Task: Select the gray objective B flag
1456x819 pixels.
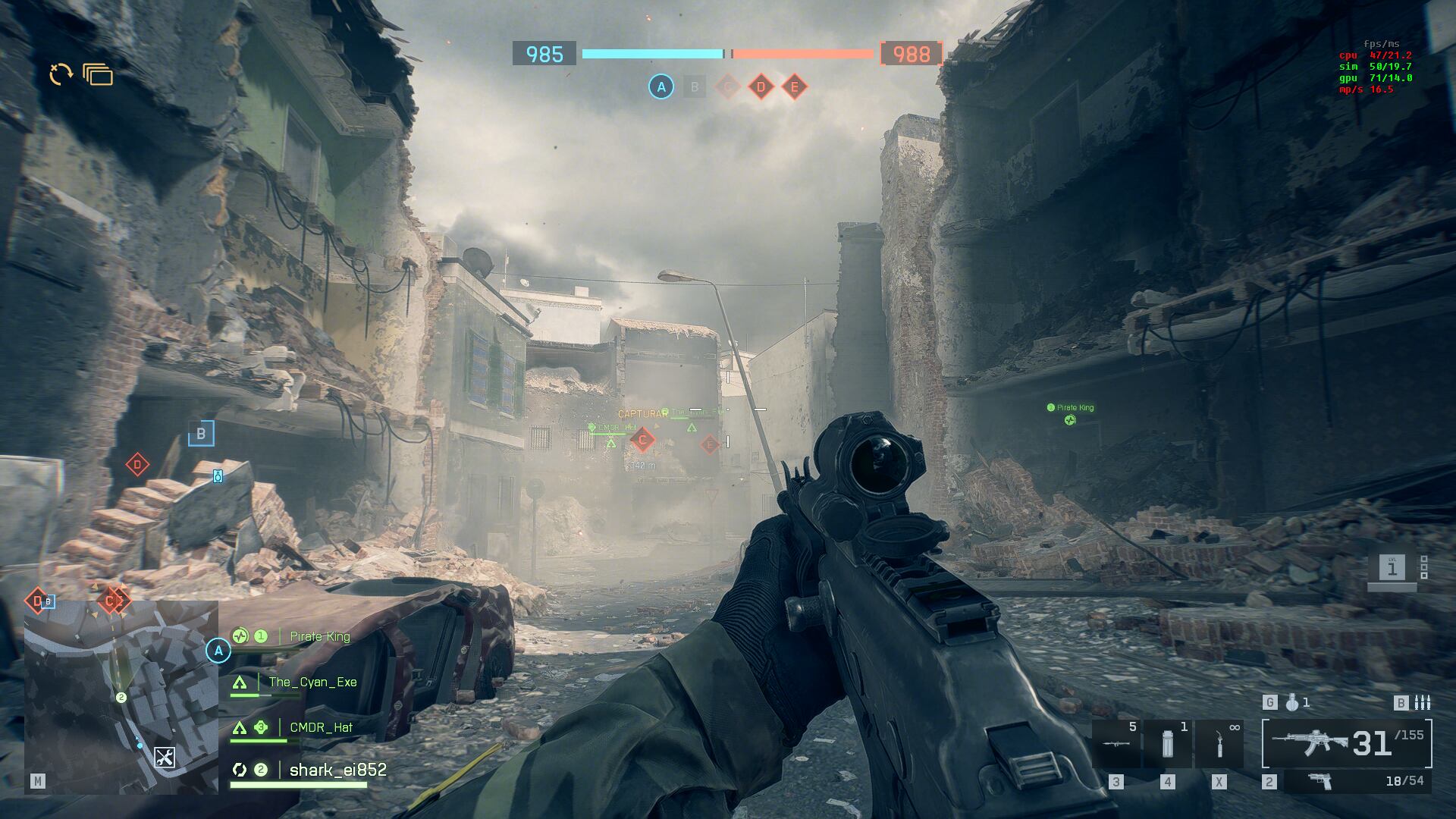Action: coord(694,87)
